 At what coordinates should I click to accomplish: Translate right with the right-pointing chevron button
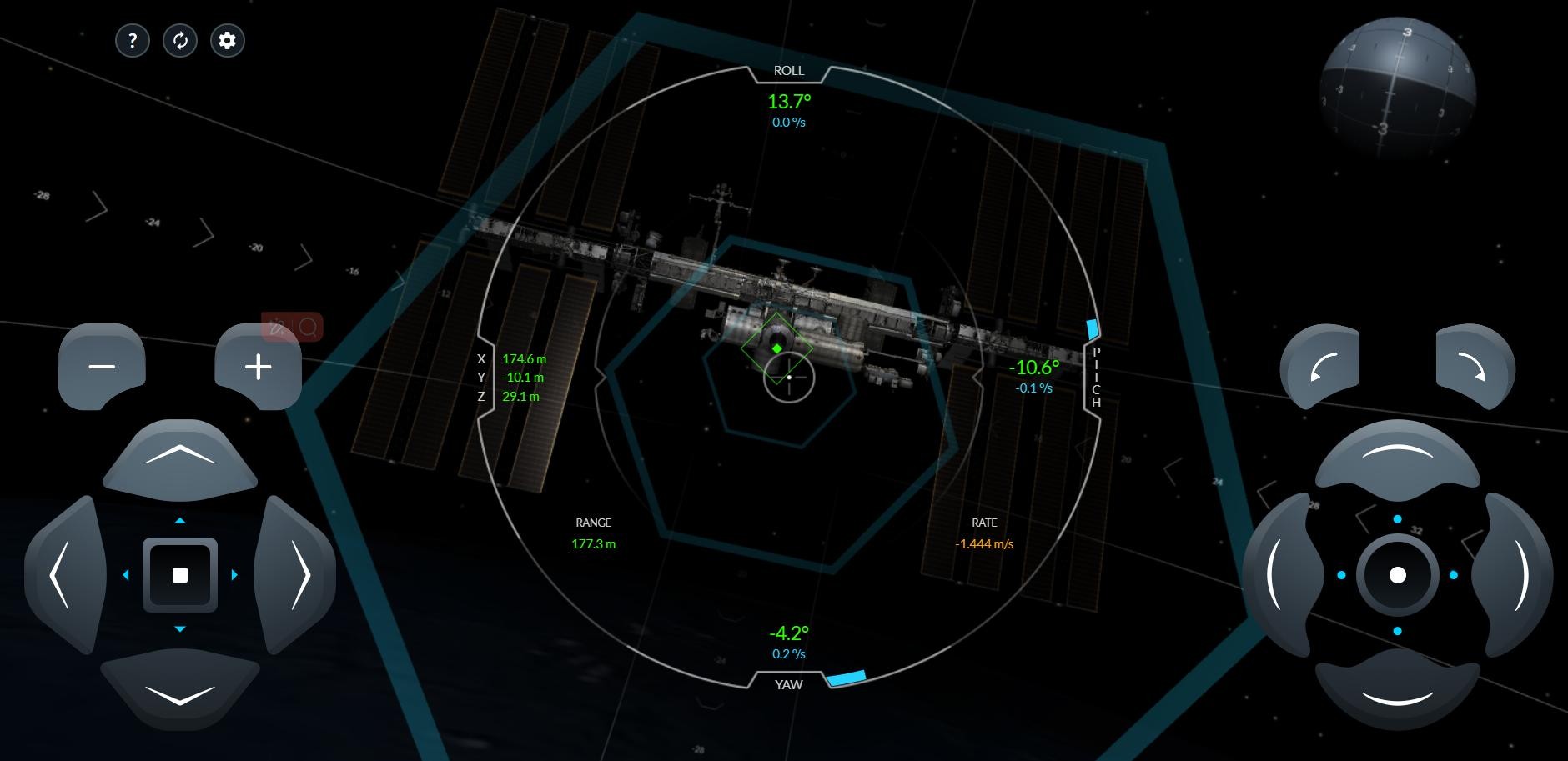(299, 575)
